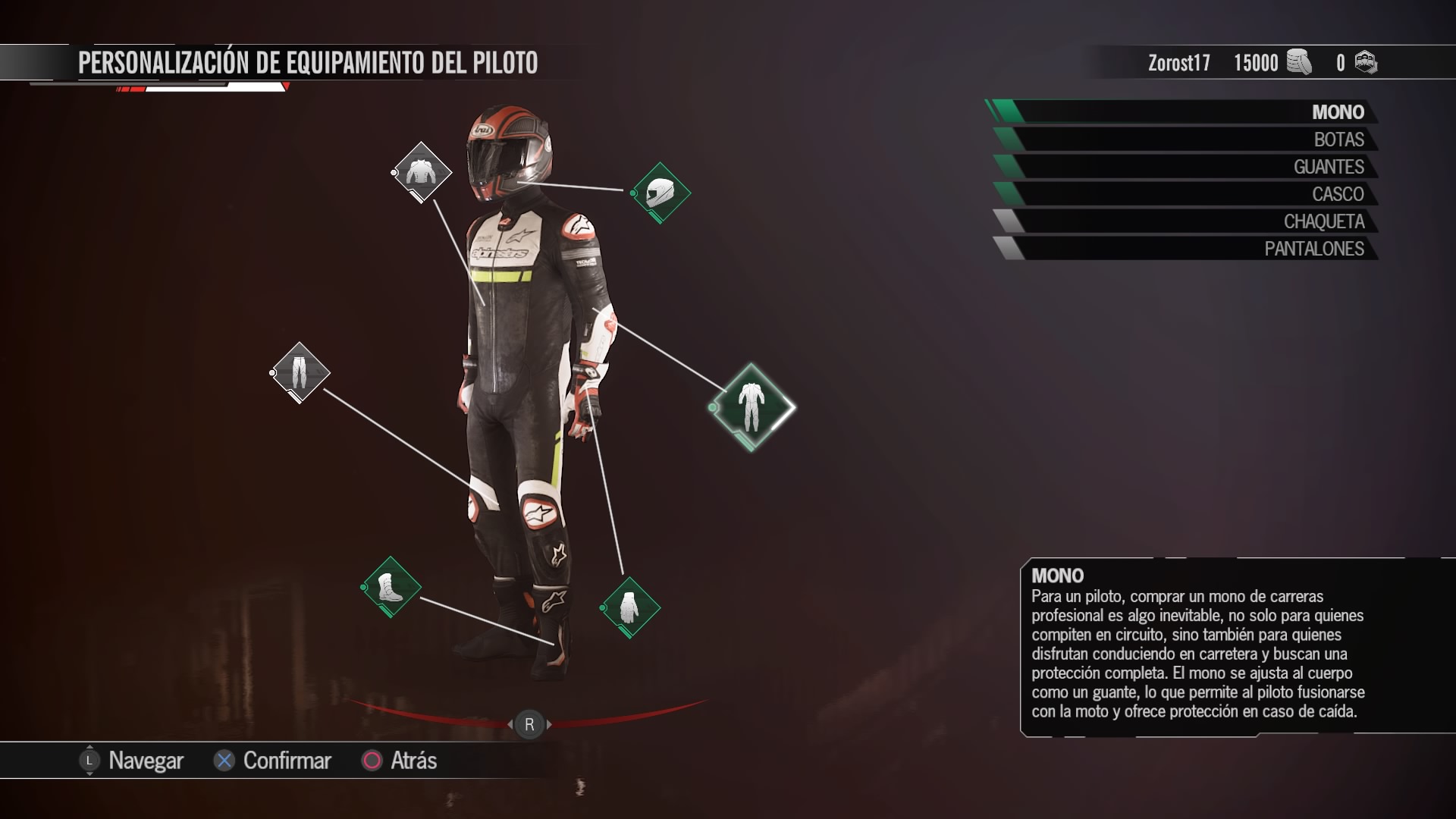Screen dimensions: 1456x819
Task: Click the trousers diamond icon
Action: (x=300, y=372)
